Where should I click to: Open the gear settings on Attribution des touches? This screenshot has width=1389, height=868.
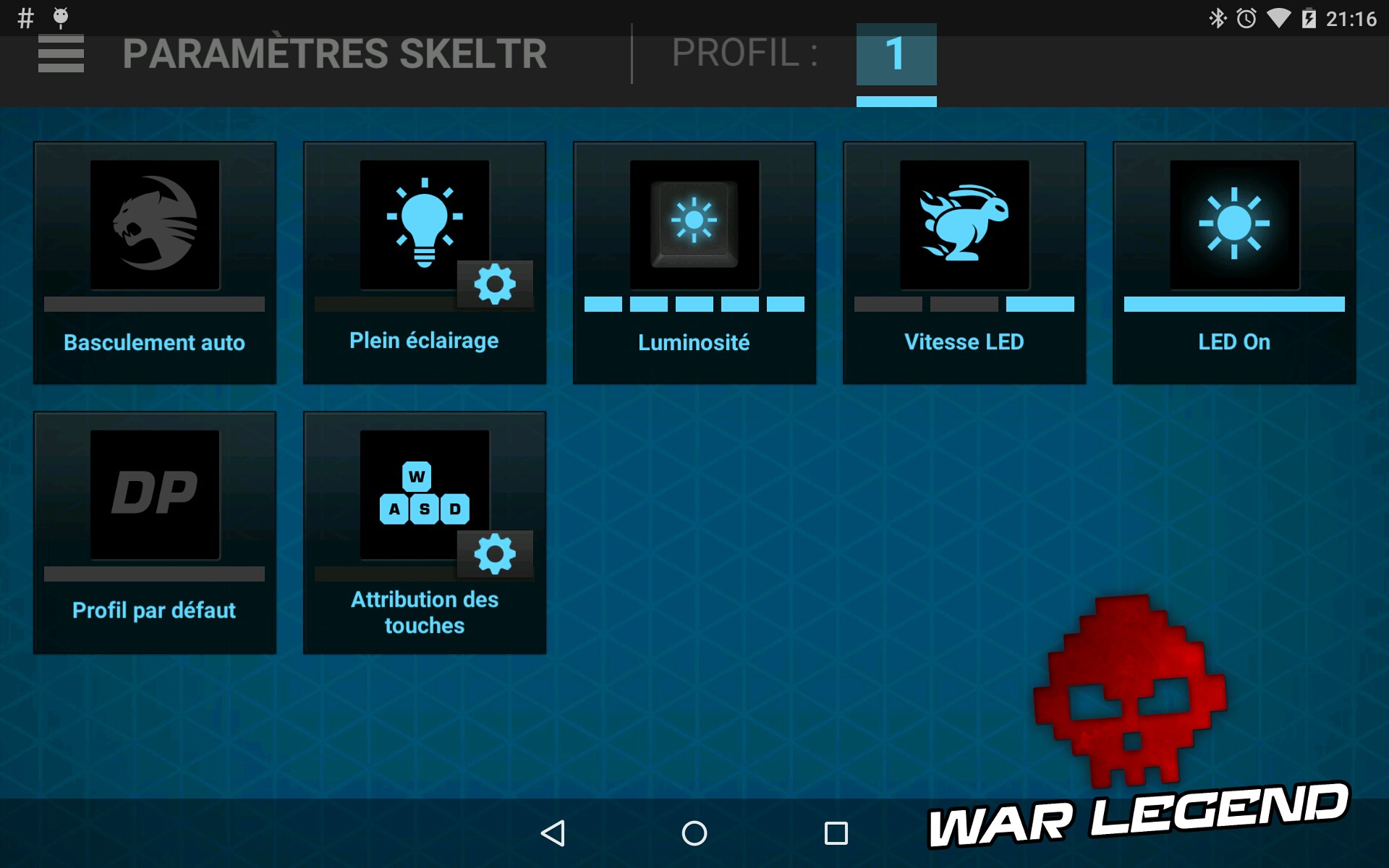point(495,555)
